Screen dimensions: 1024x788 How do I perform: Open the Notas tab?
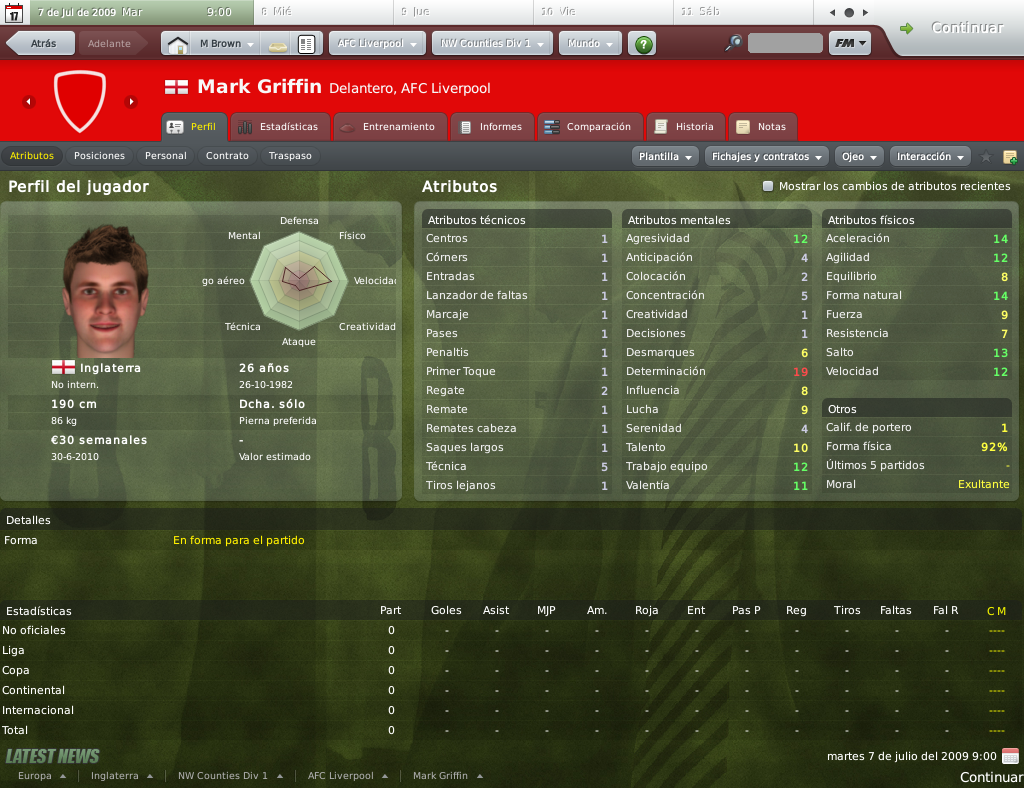click(762, 127)
